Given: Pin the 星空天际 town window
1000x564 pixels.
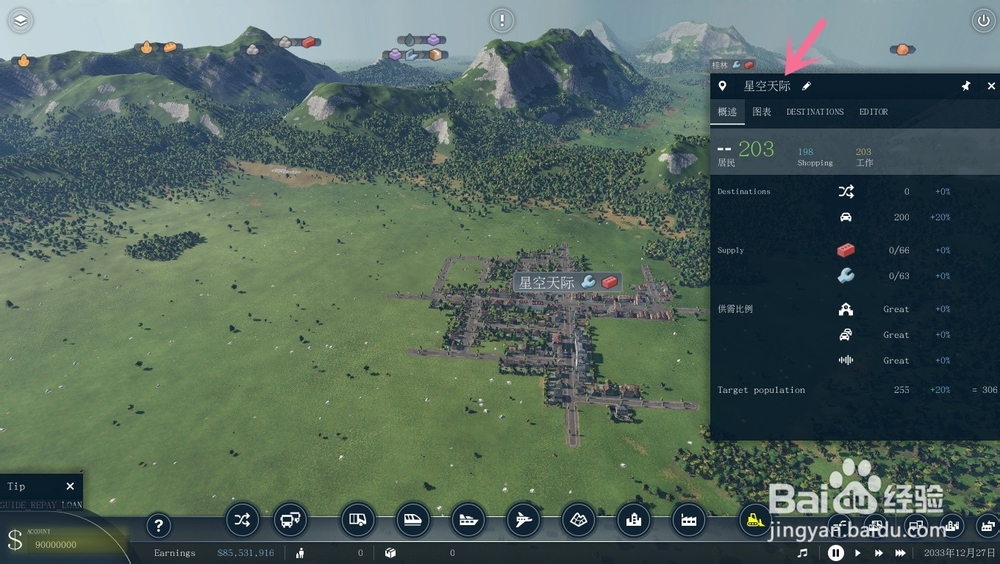Looking at the screenshot, I should (x=966, y=86).
